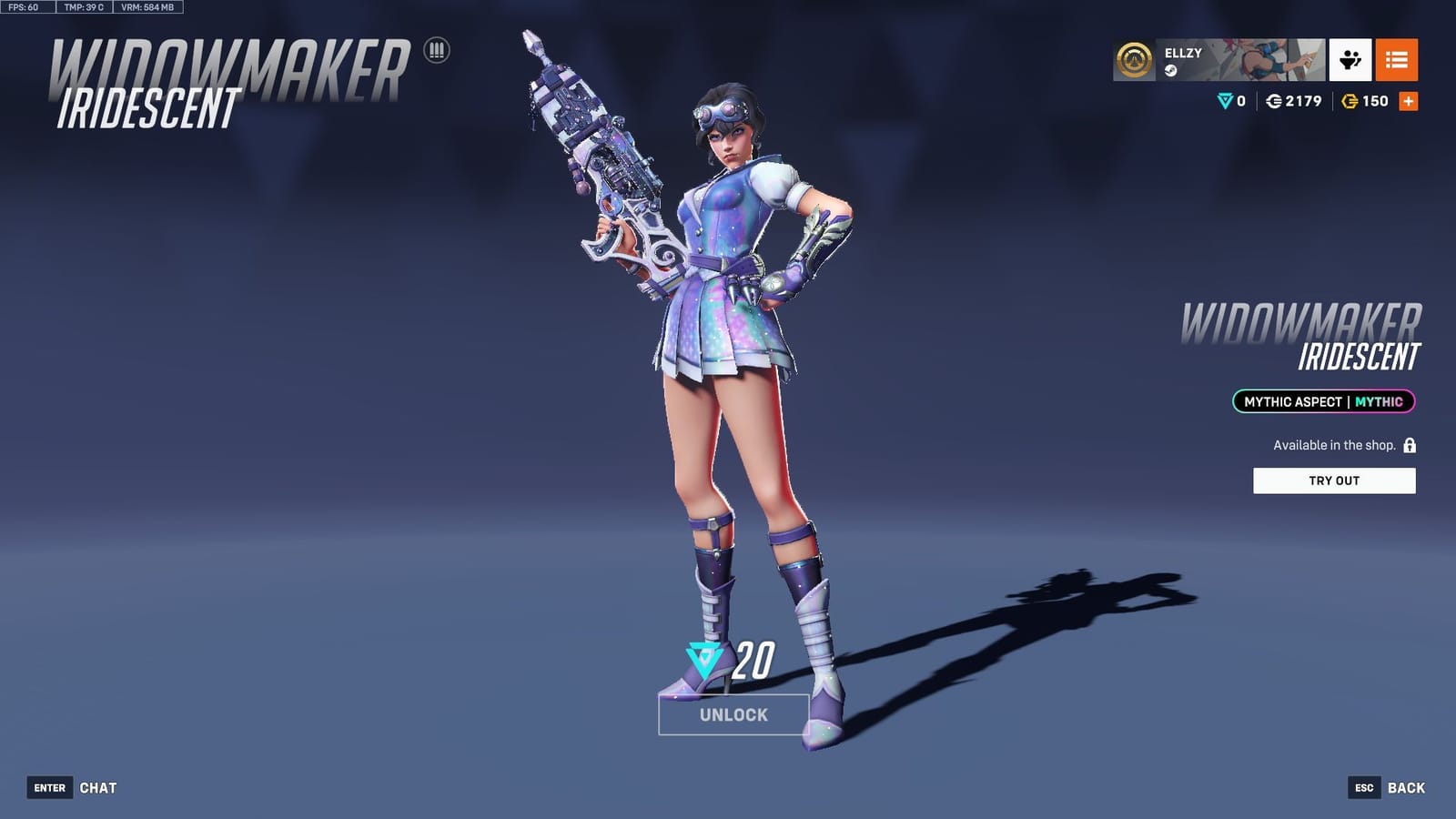Click the Overwatch Coins icon showing 2179

(x=1274, y=102)
